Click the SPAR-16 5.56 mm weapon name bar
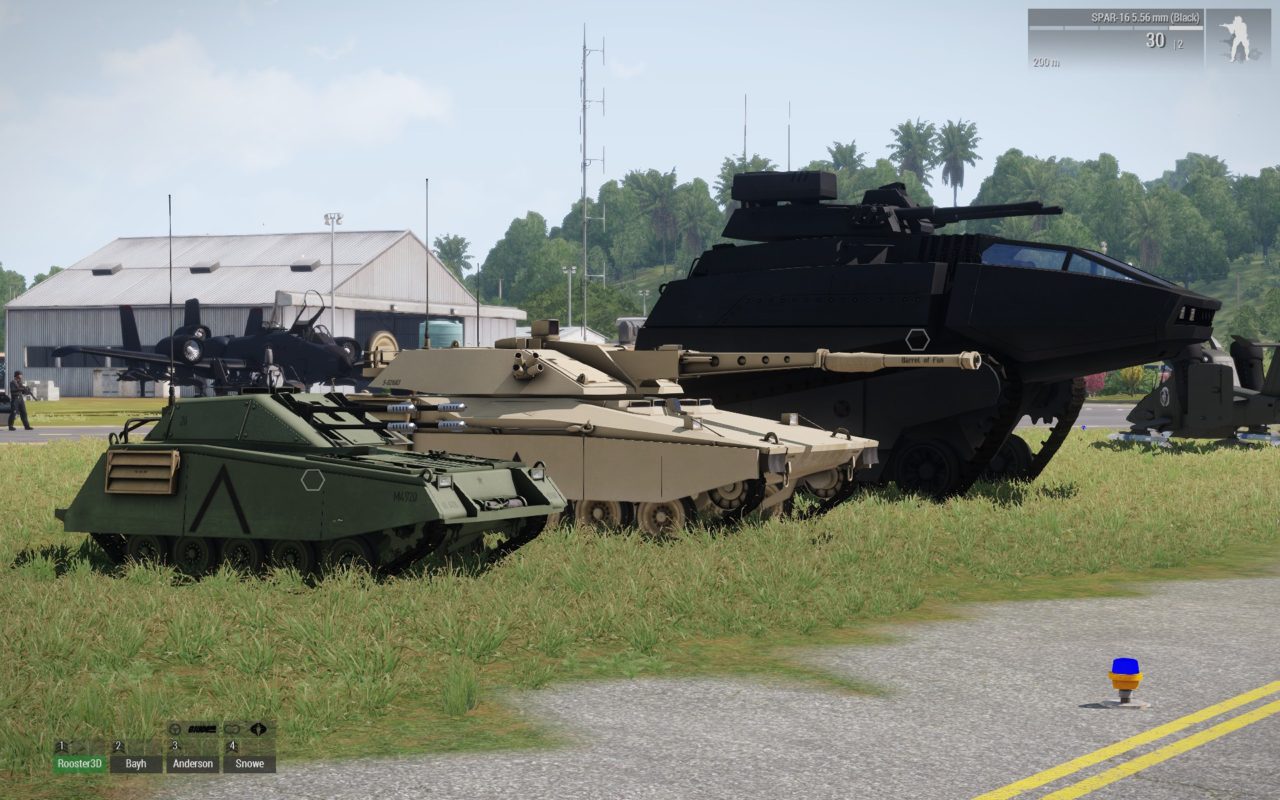The height and width of the screenshot is (800, 1280). 1145,18
